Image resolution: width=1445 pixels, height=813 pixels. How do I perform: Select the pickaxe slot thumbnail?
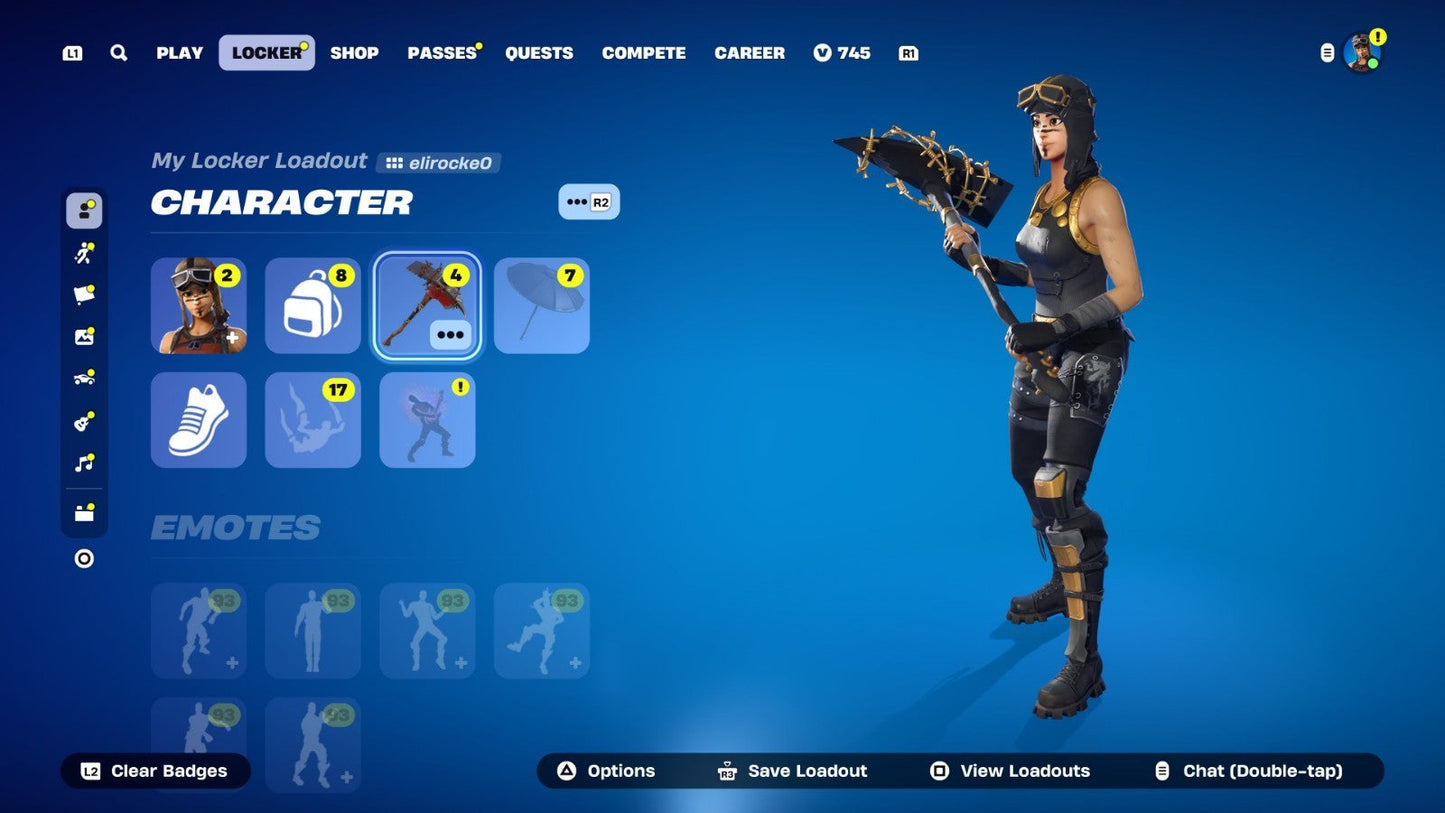[x=427, y=305]
